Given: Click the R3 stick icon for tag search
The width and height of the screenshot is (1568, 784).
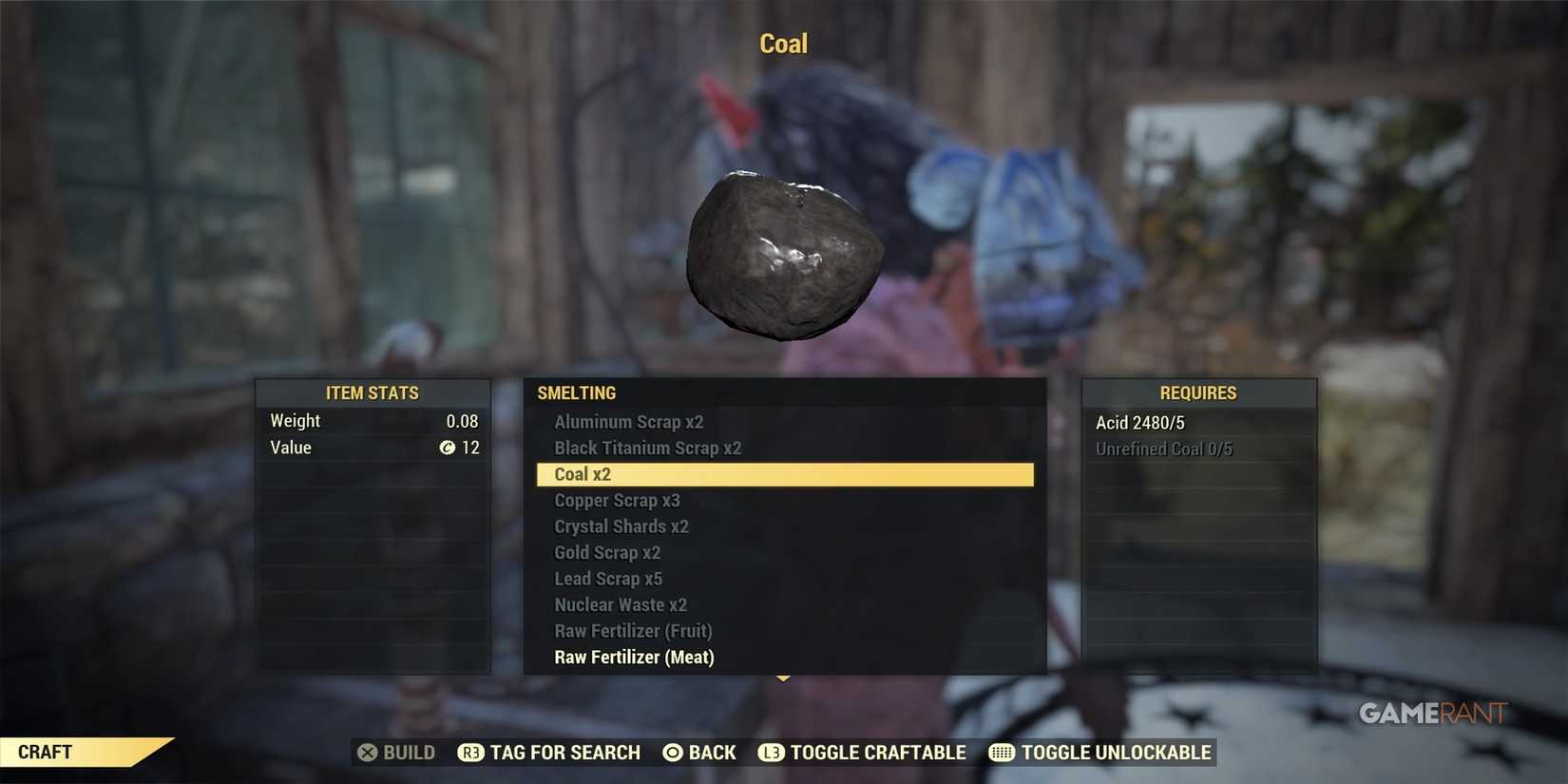Looking at the screenshot, I should click(x=469, y=752).
